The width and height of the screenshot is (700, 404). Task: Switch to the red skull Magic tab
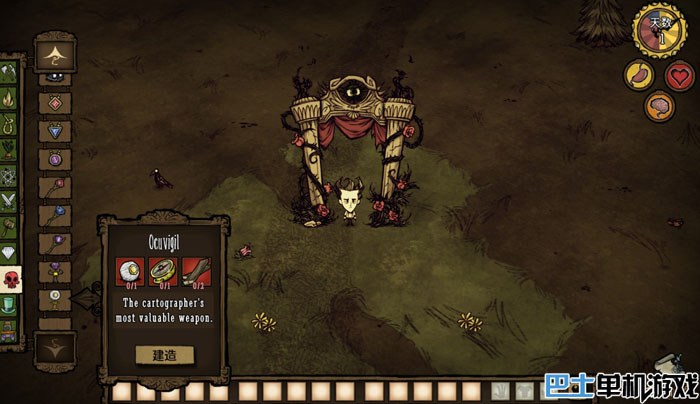(9, 278)
